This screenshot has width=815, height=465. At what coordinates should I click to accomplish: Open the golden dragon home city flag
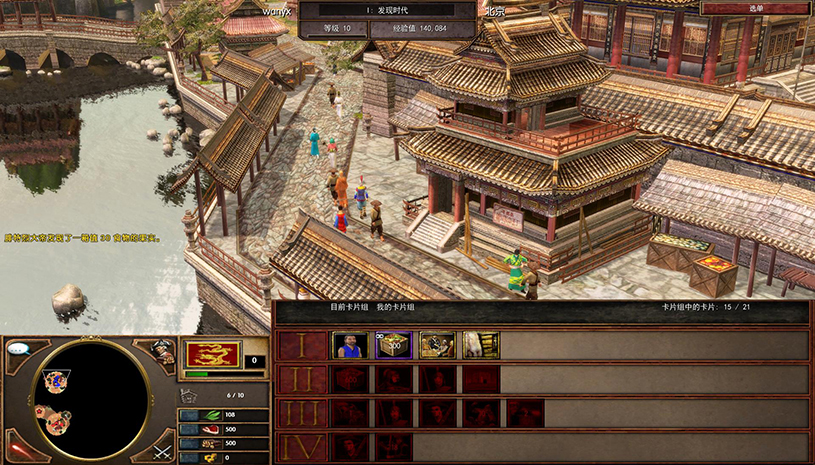coord(211,355)
